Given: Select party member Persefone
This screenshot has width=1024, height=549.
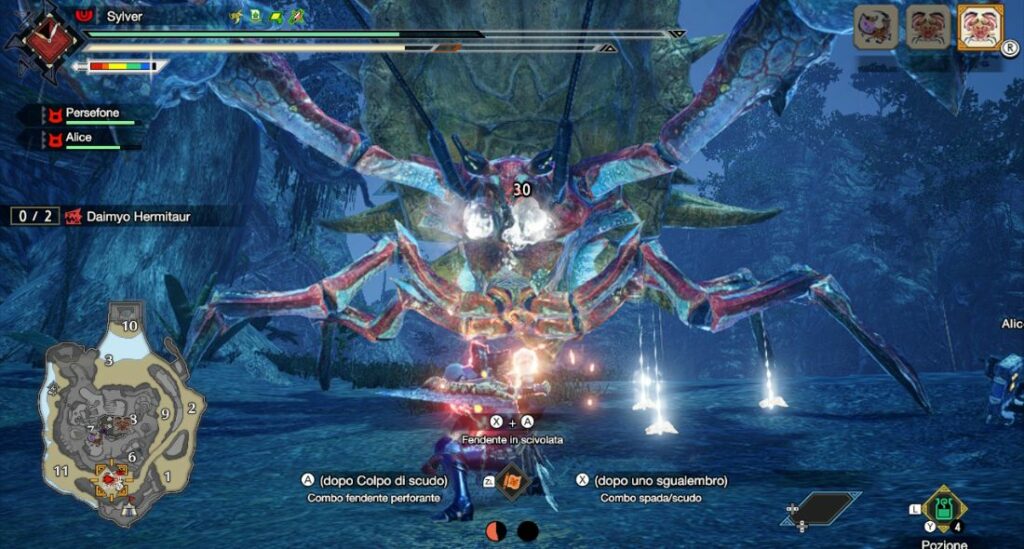Looking at the screenshot, I should 91,114.
